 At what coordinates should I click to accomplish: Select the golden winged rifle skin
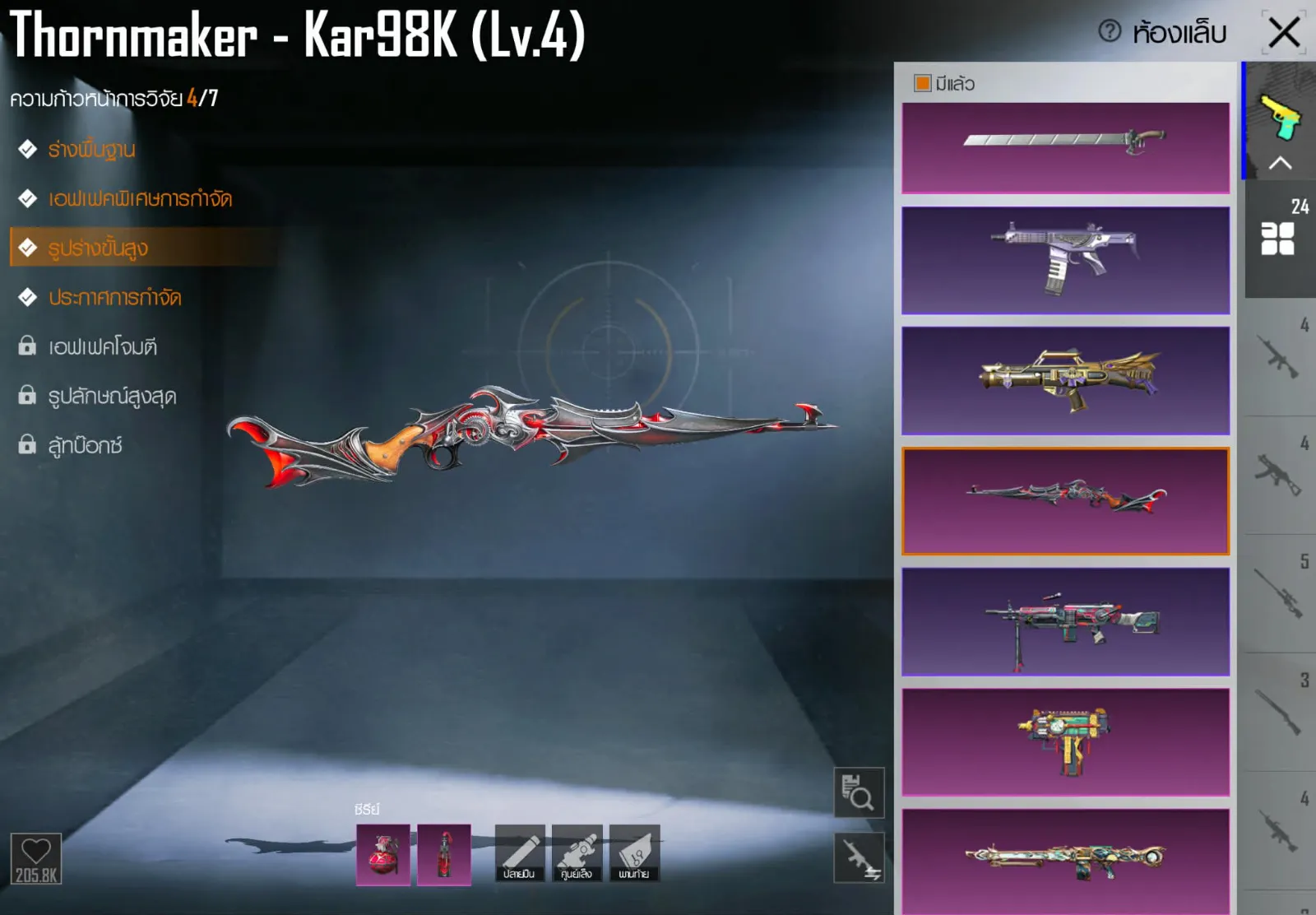point(1065,380)
